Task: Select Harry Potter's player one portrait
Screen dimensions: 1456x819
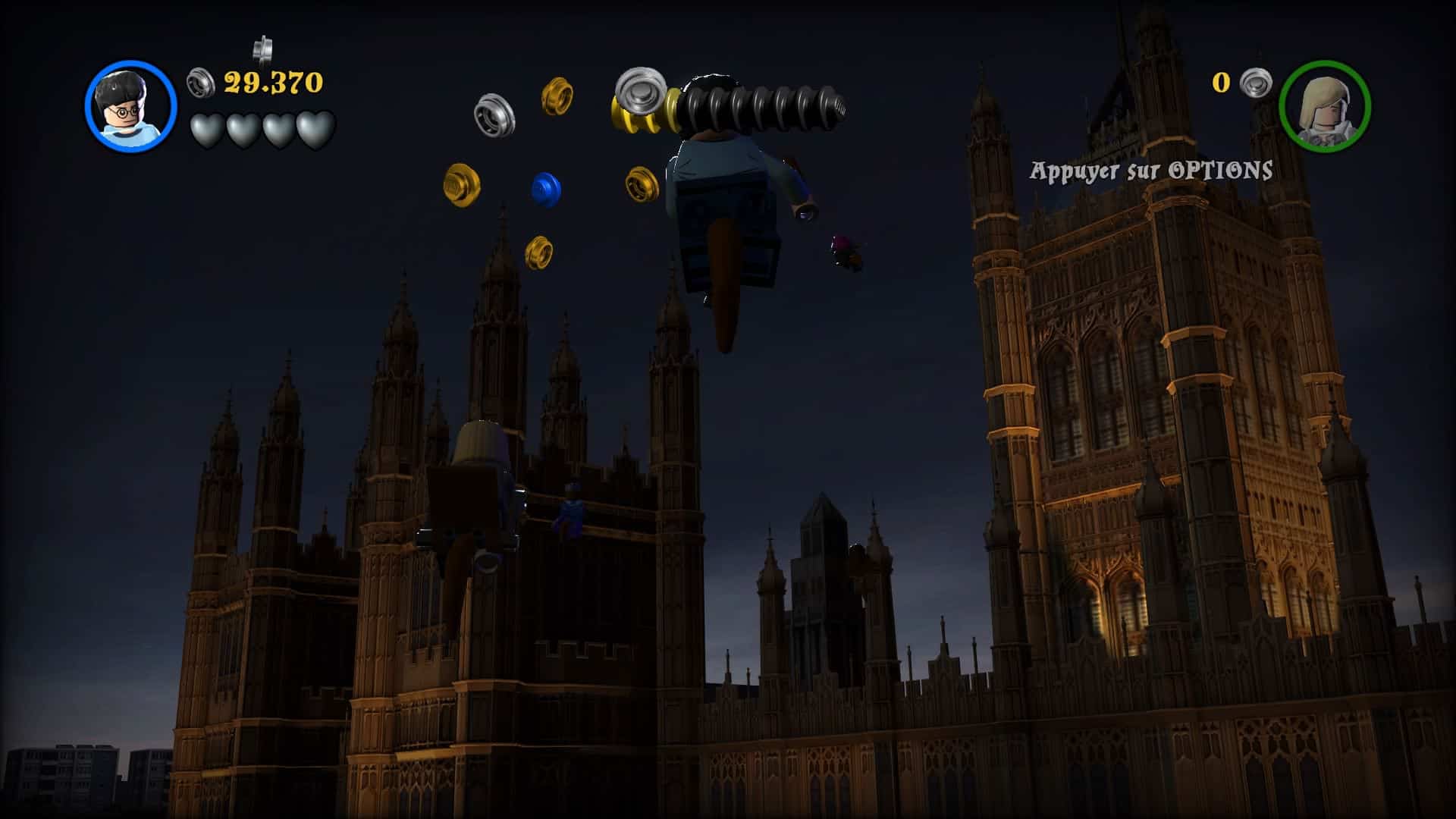Action: point(130,106)
